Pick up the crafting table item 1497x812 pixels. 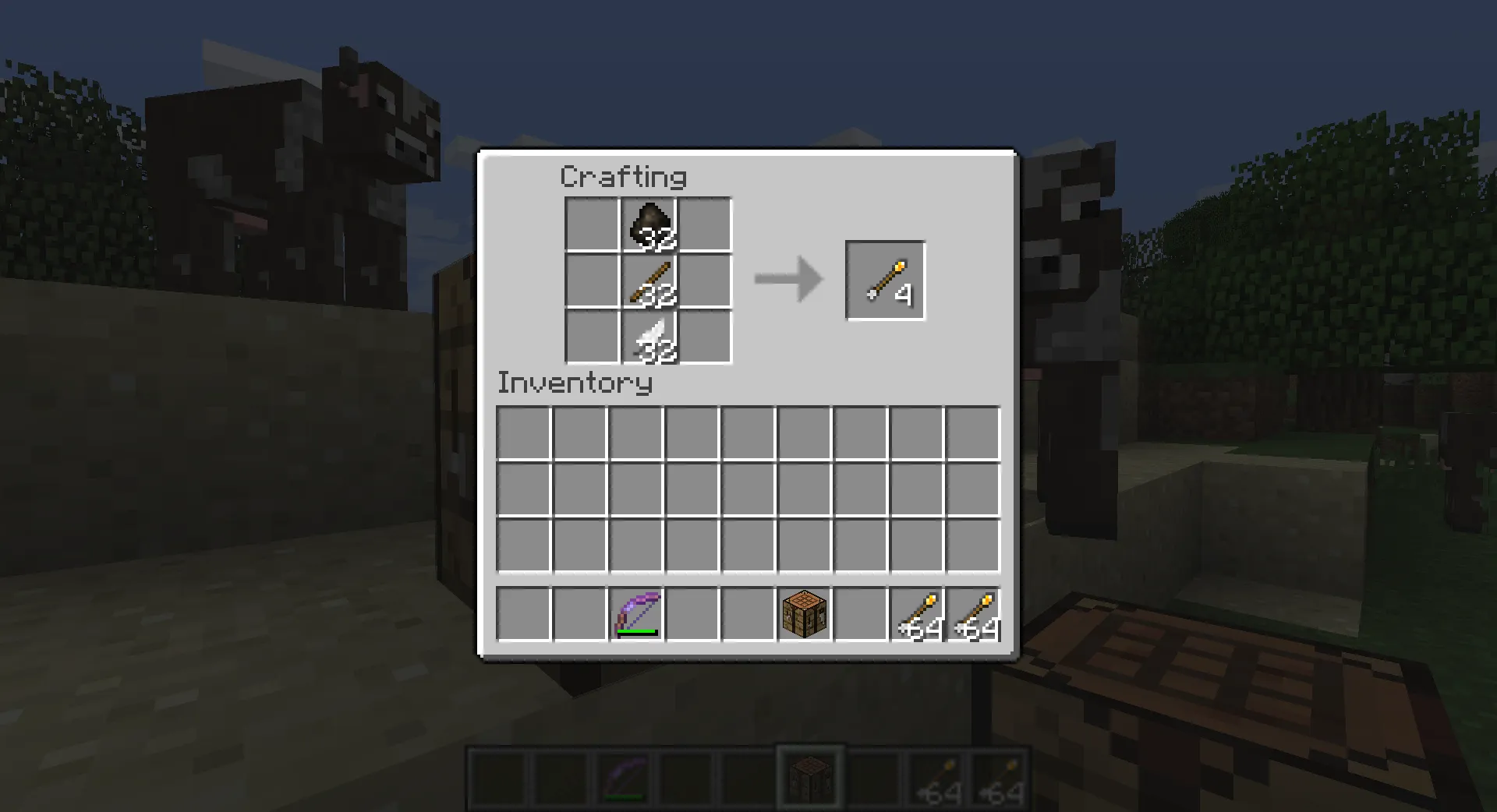[x=804, y=615]
